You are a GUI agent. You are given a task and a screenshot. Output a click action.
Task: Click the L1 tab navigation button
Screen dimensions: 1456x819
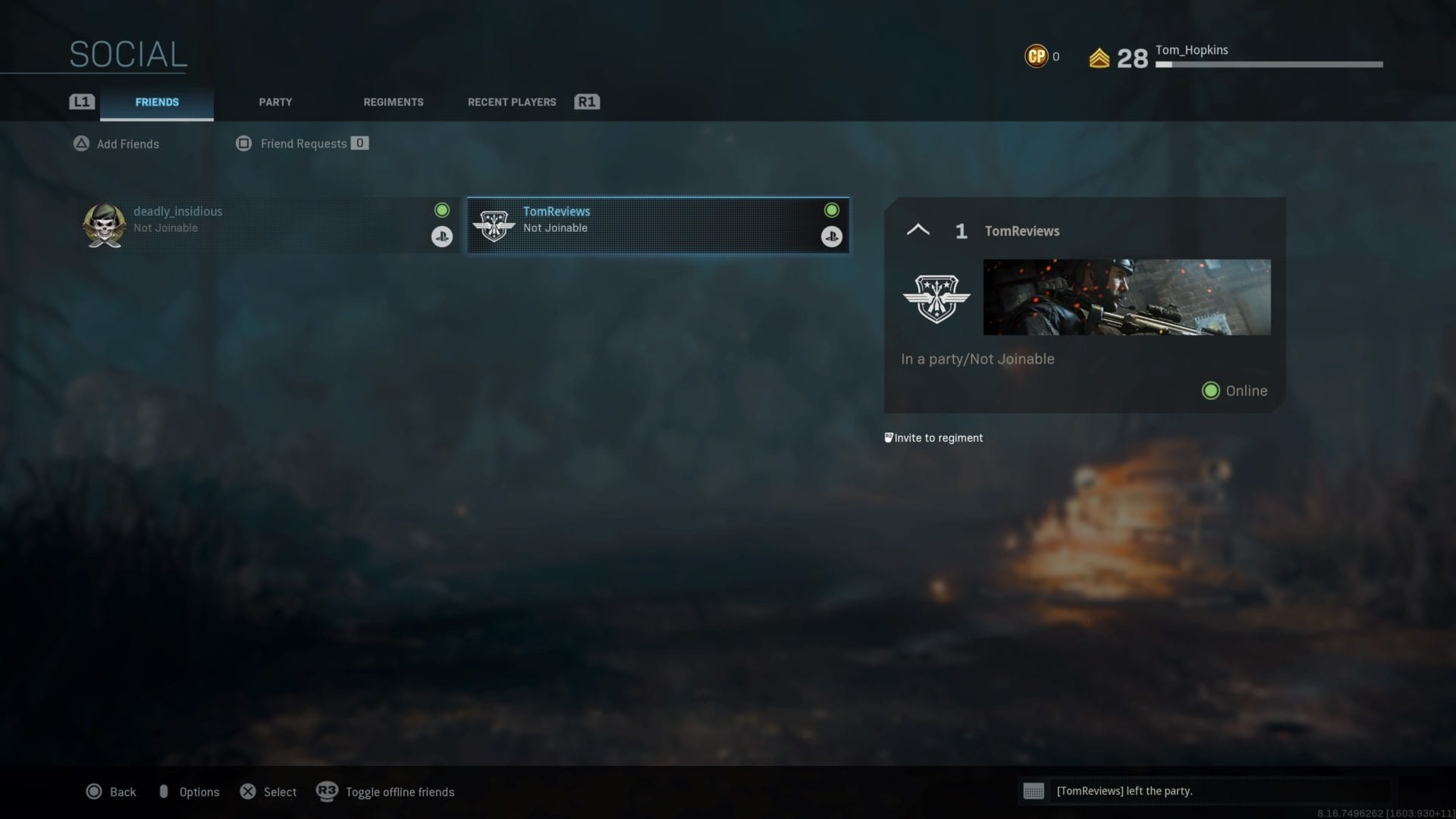[x=81, y=101]
